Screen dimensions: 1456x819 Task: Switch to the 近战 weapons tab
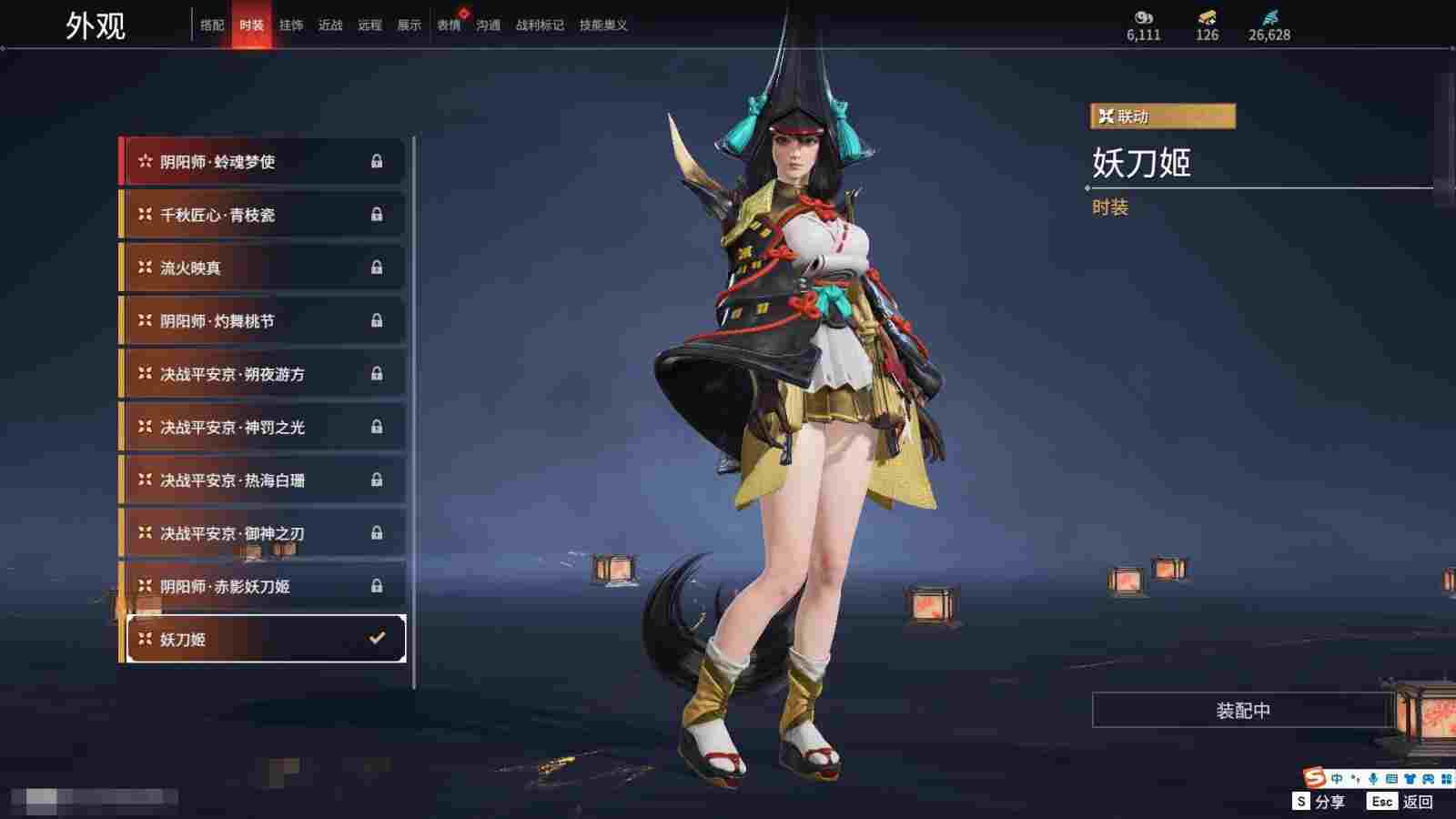(330, 25)
